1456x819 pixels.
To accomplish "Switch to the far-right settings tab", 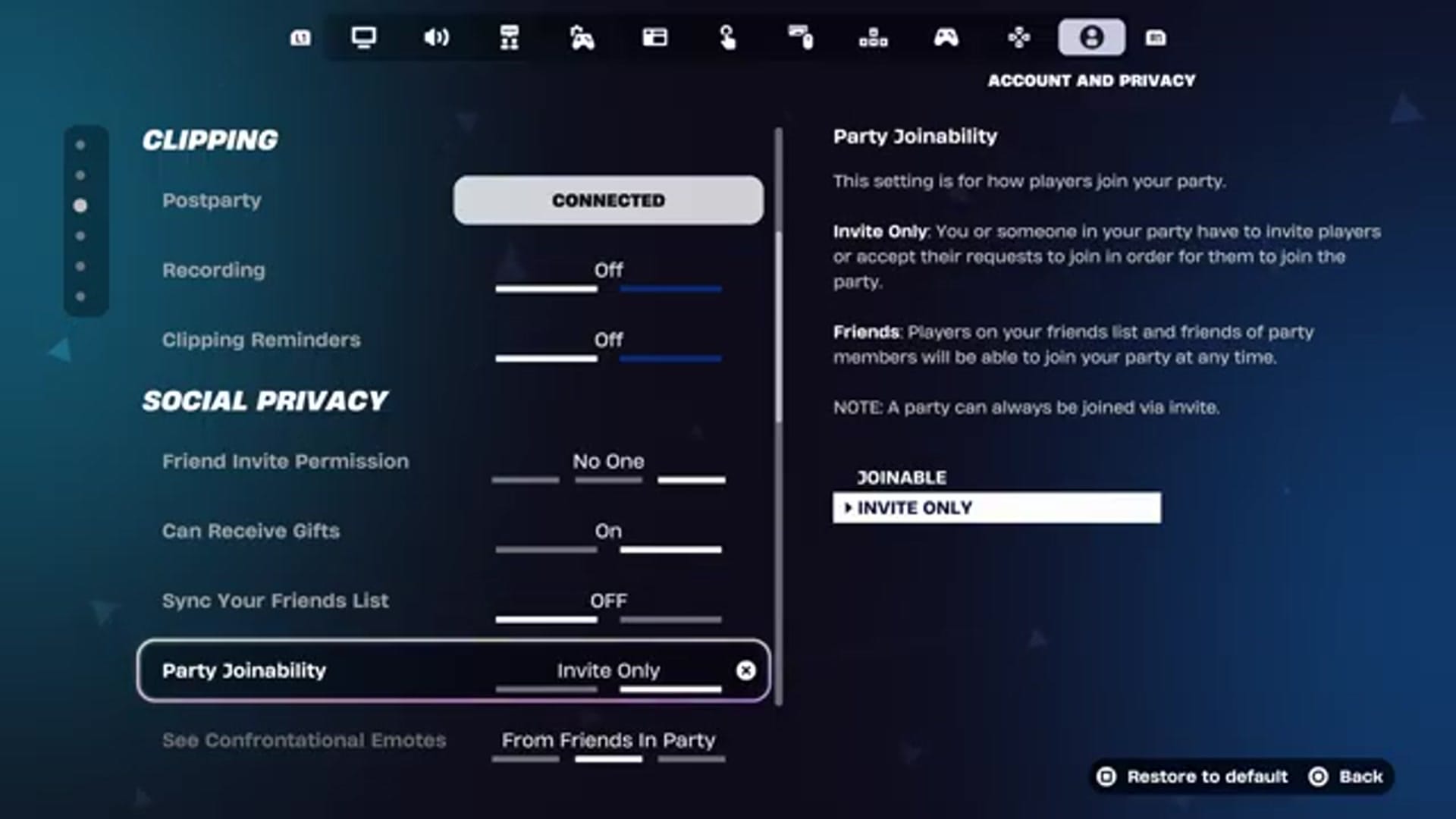I will [1157, 37].
